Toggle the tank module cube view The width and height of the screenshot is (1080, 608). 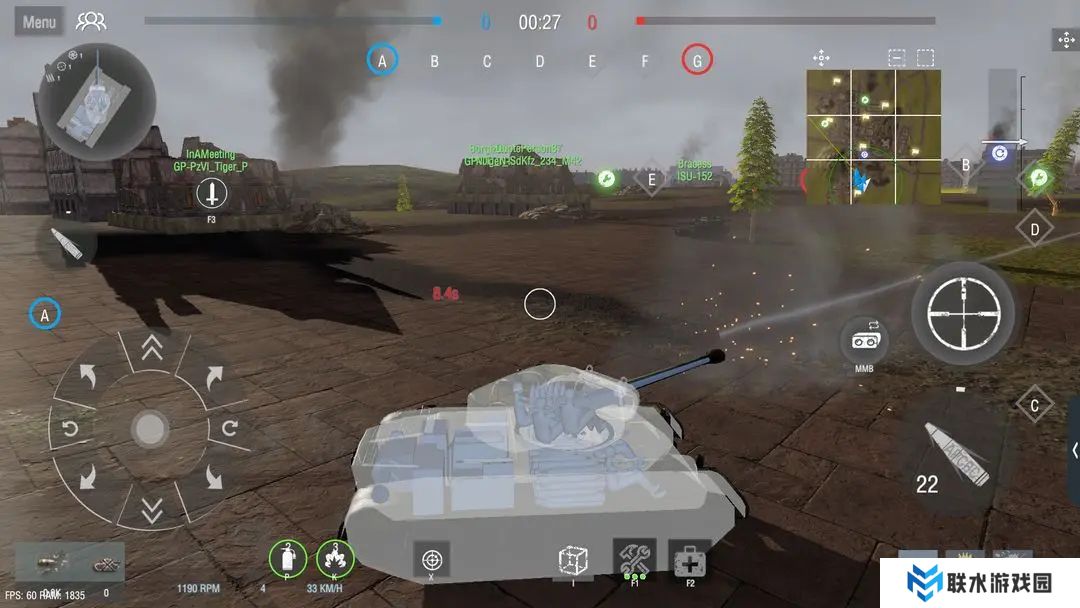(573, 560)
